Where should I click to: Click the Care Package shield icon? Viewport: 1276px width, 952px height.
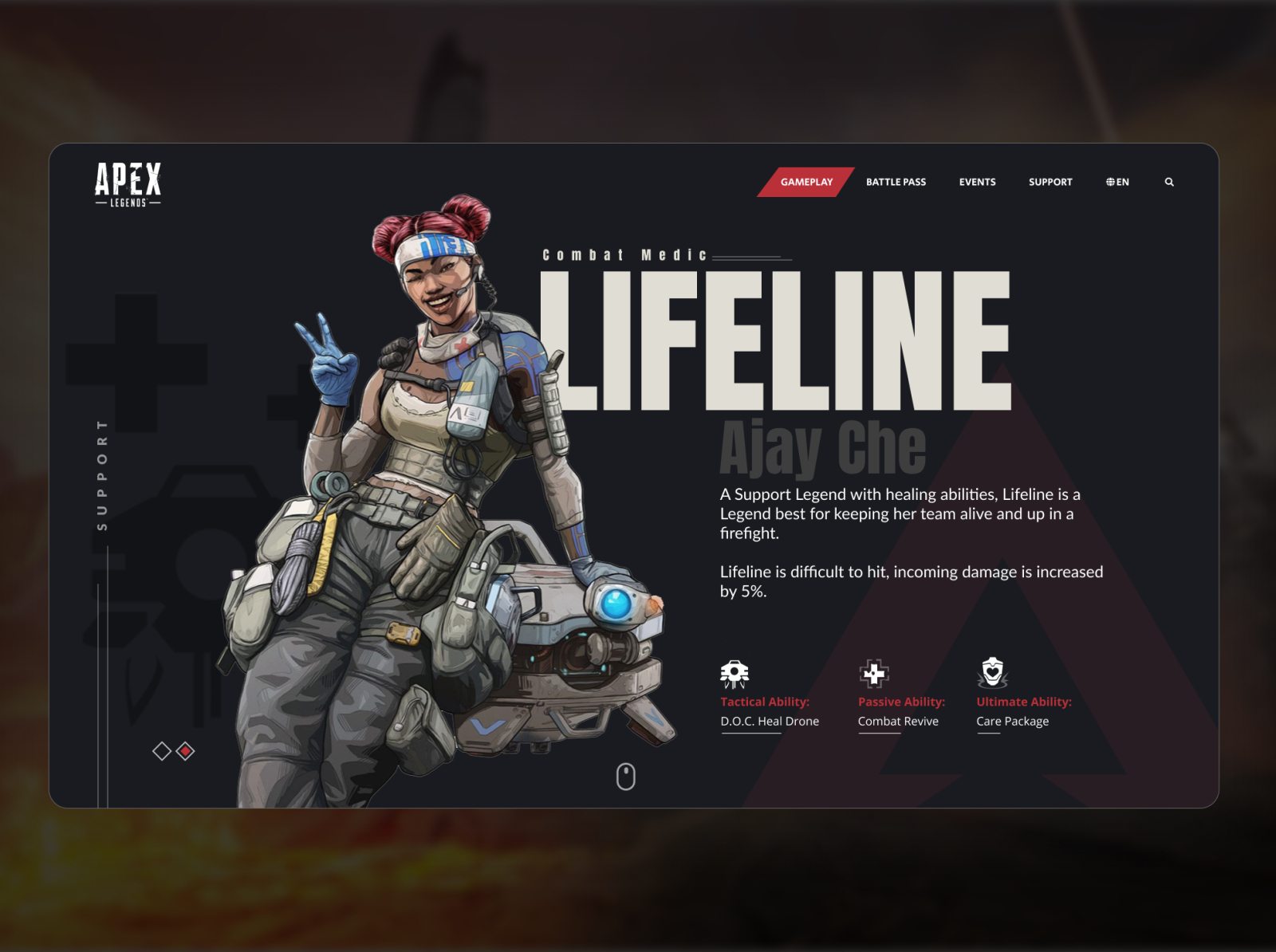coord(991,672)
